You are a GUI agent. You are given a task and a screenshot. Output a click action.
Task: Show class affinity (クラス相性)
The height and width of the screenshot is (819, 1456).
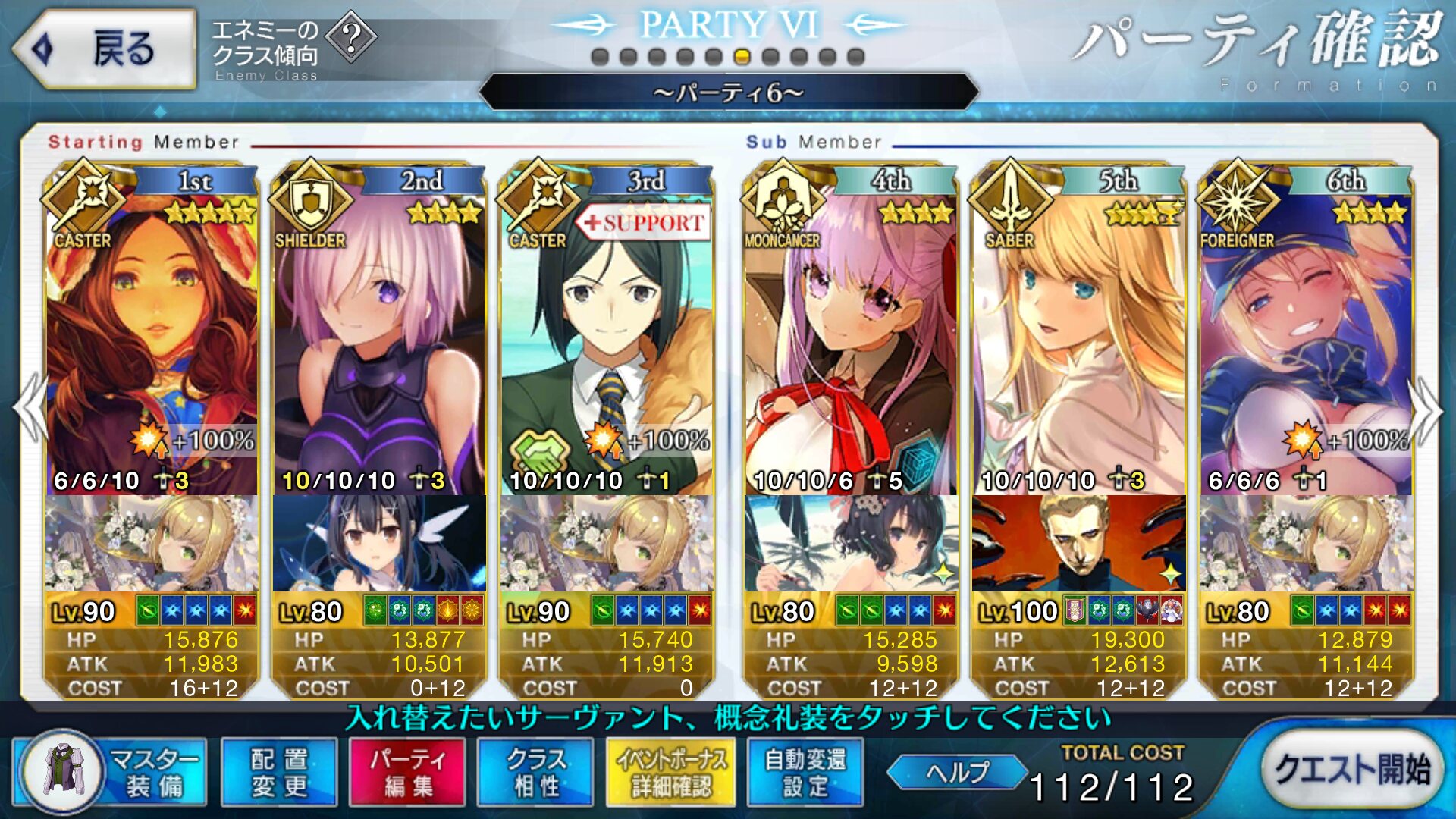click(535, 772)
